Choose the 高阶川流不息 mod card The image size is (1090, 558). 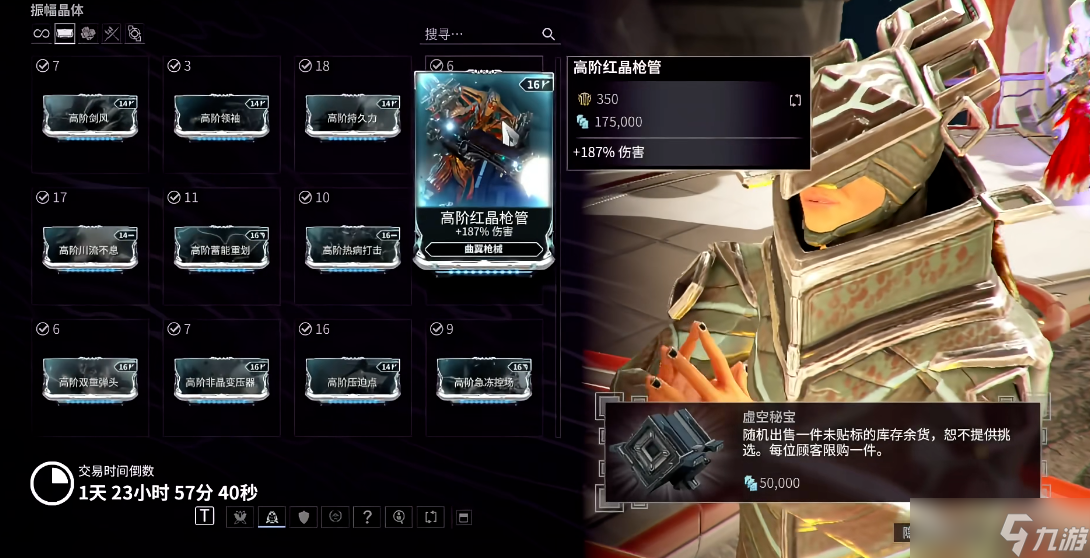(89, 249)
